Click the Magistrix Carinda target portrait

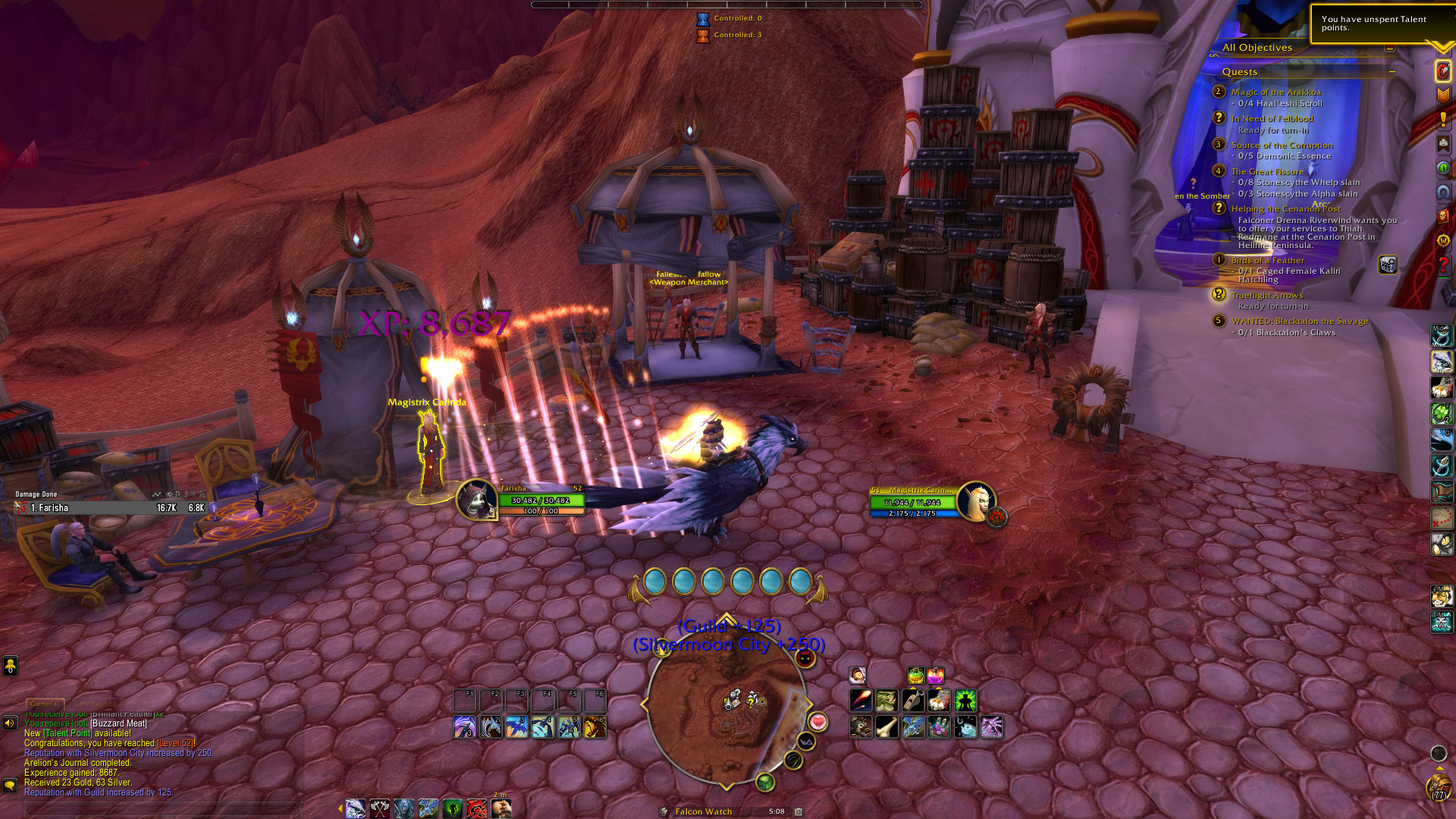coord(975,500)
